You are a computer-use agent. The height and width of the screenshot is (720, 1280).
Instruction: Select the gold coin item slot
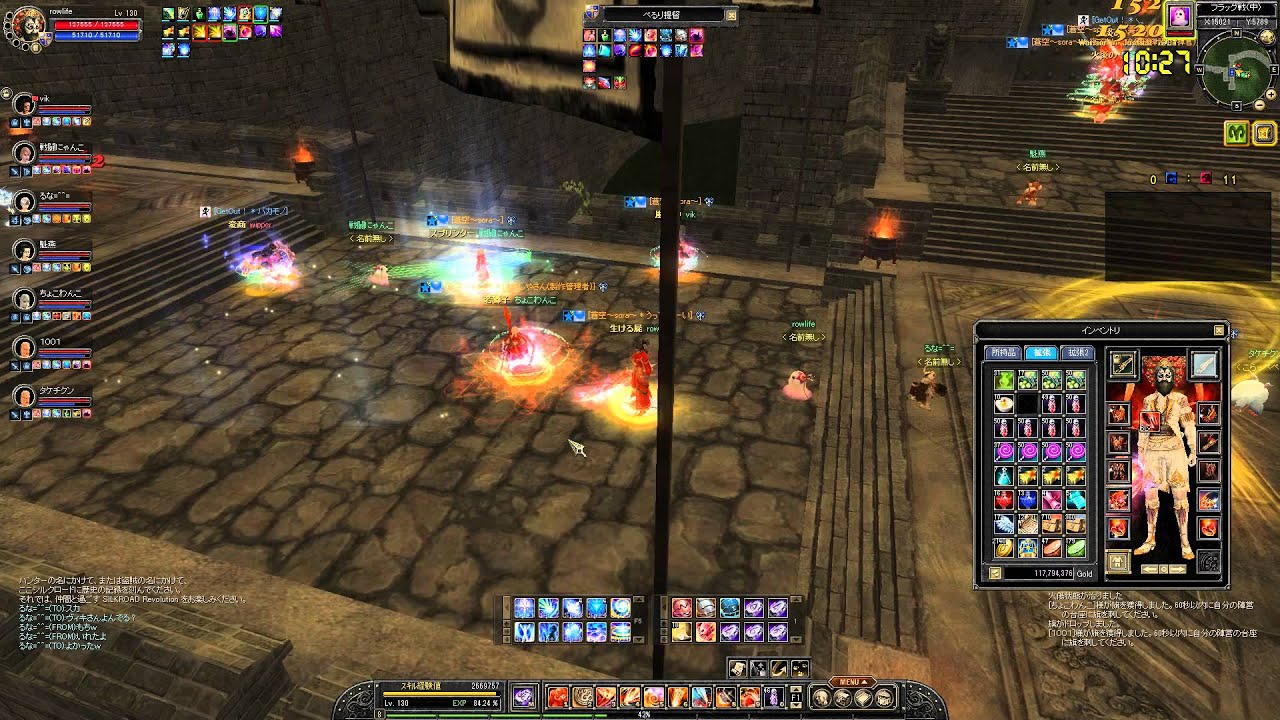point(1003,547)
